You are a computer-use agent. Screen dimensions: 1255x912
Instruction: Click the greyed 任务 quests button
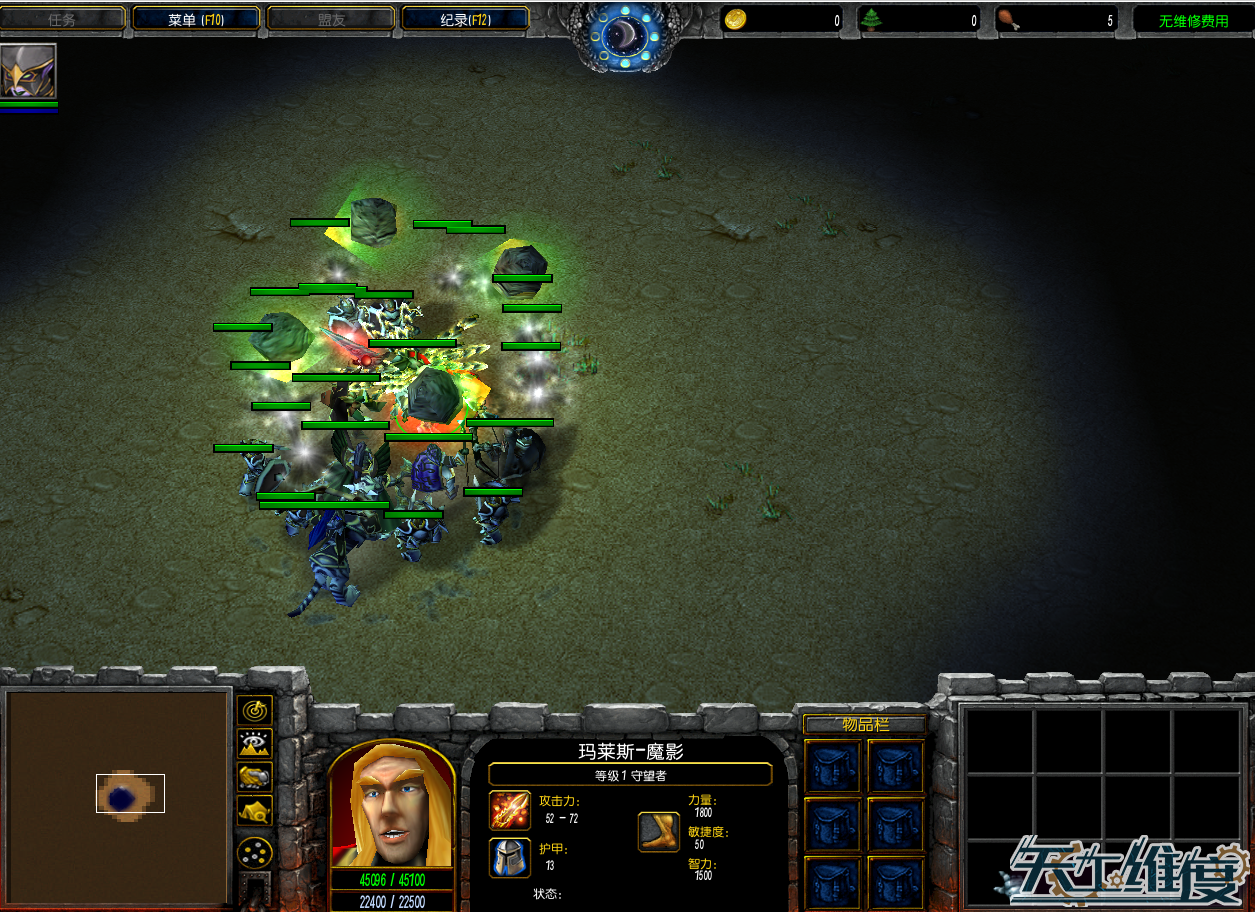[x=62, y=19]
